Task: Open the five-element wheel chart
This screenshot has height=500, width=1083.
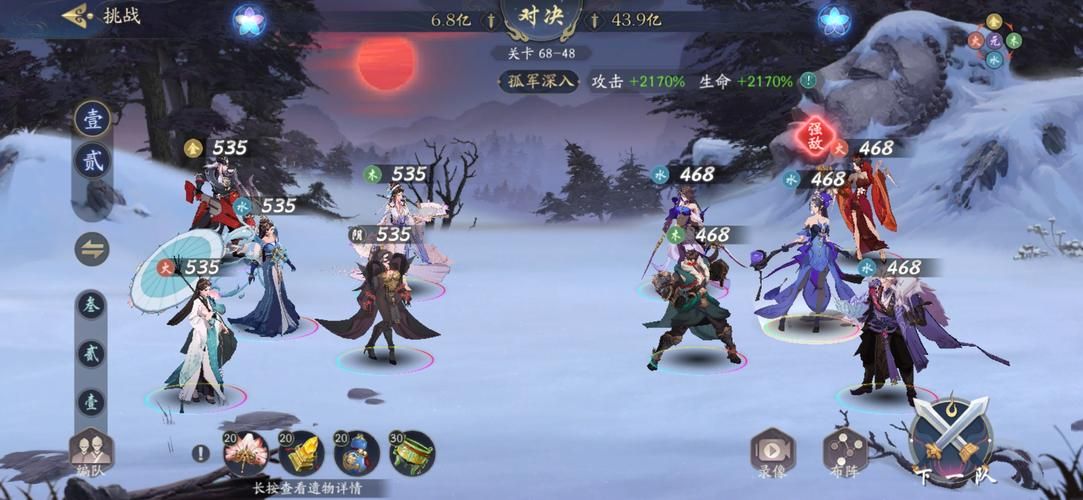Action: click(x=994, y=41)
